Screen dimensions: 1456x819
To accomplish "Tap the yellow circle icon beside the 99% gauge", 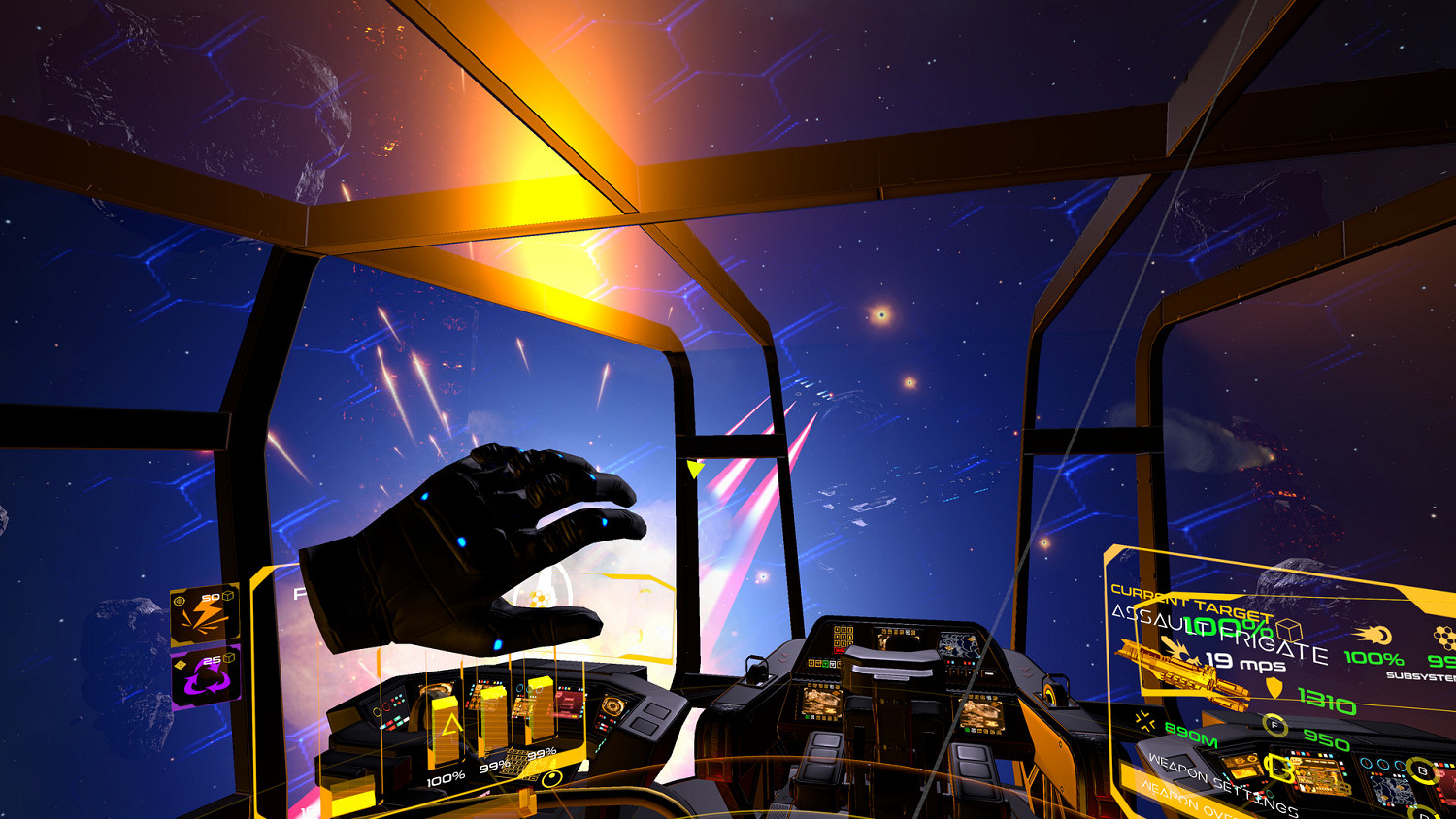I will (553, 780).
